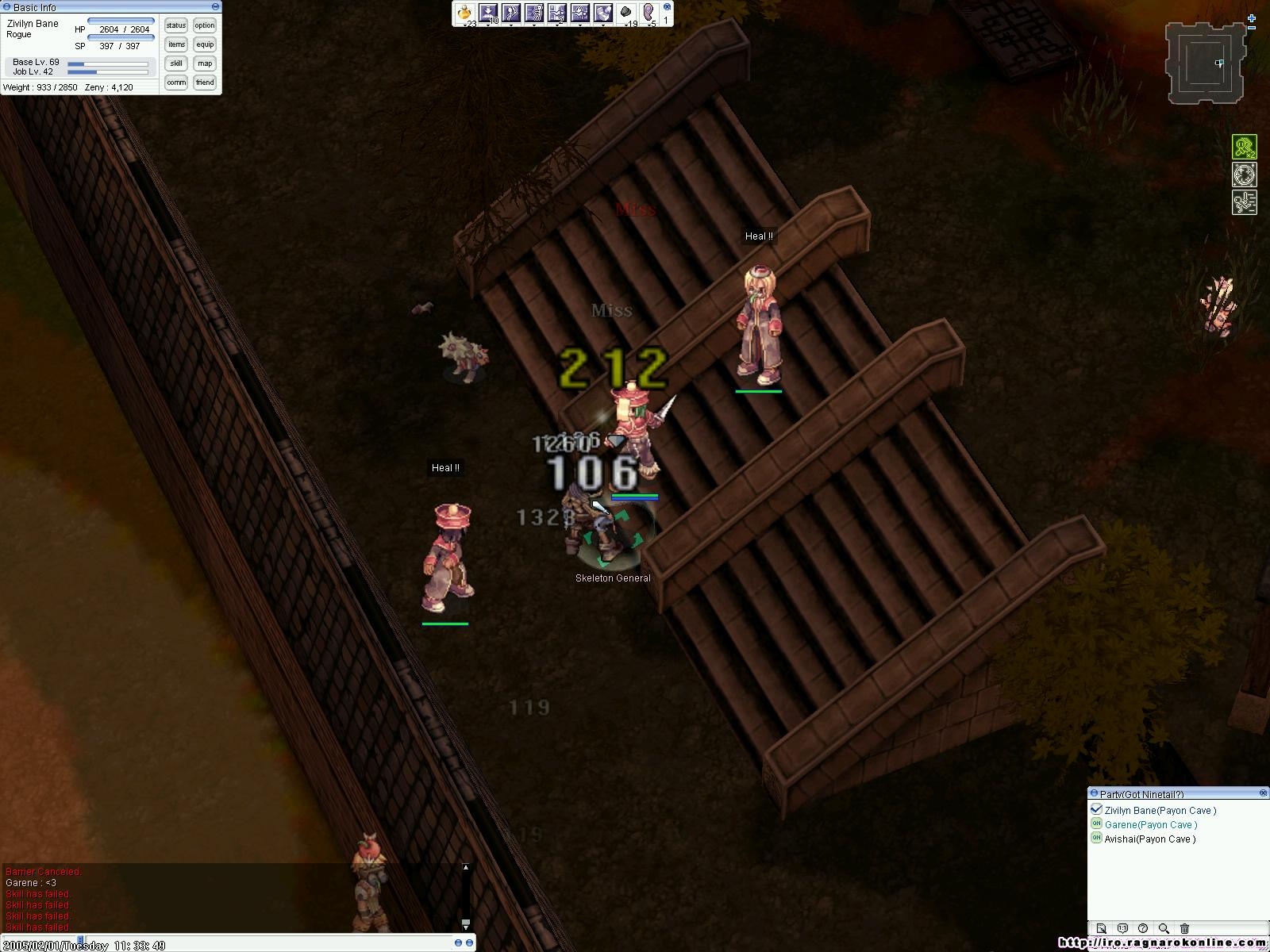Screen dimensions: 1270x952
Task: Click the trash can icon in Party window
Action: click(x=1184, y=928)
